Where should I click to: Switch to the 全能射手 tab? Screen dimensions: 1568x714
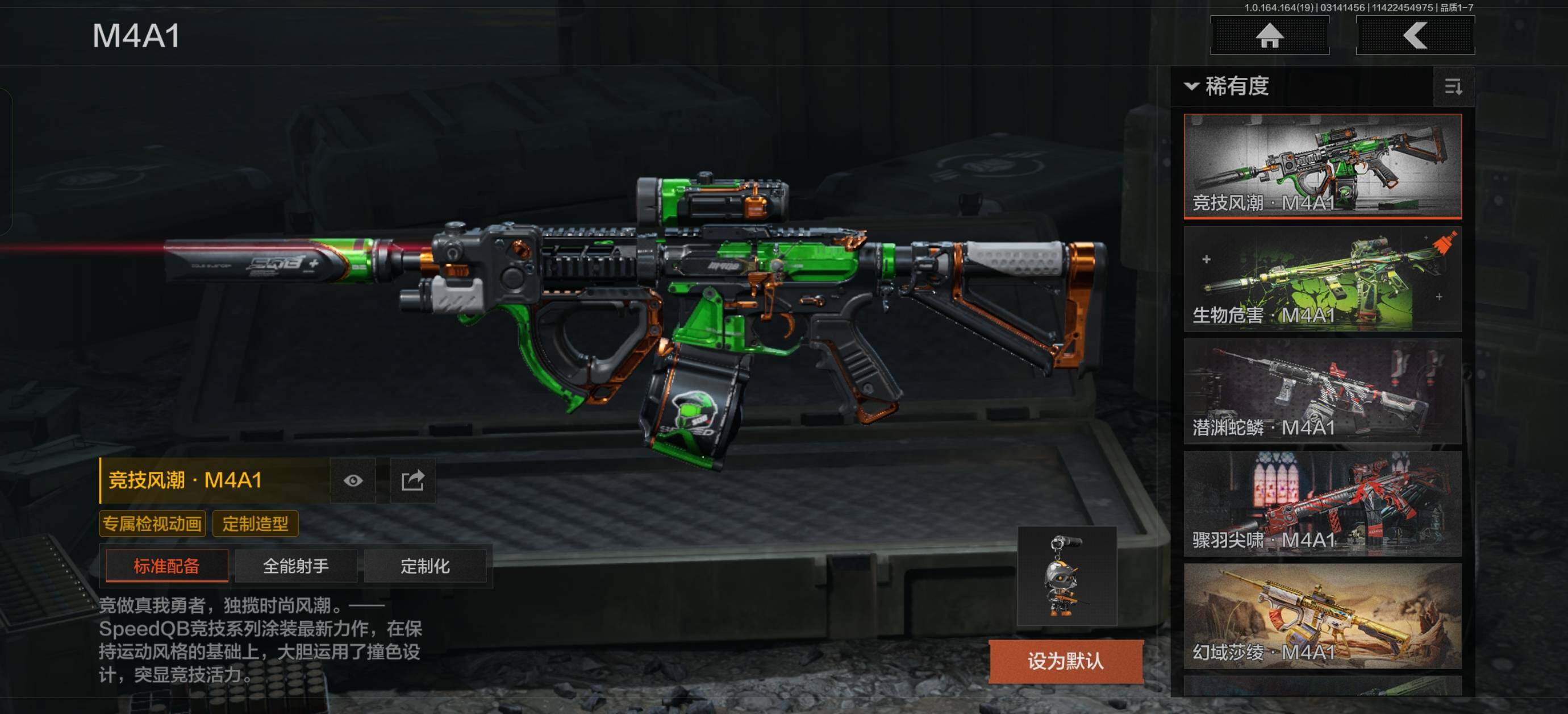(x=296, y=566)
